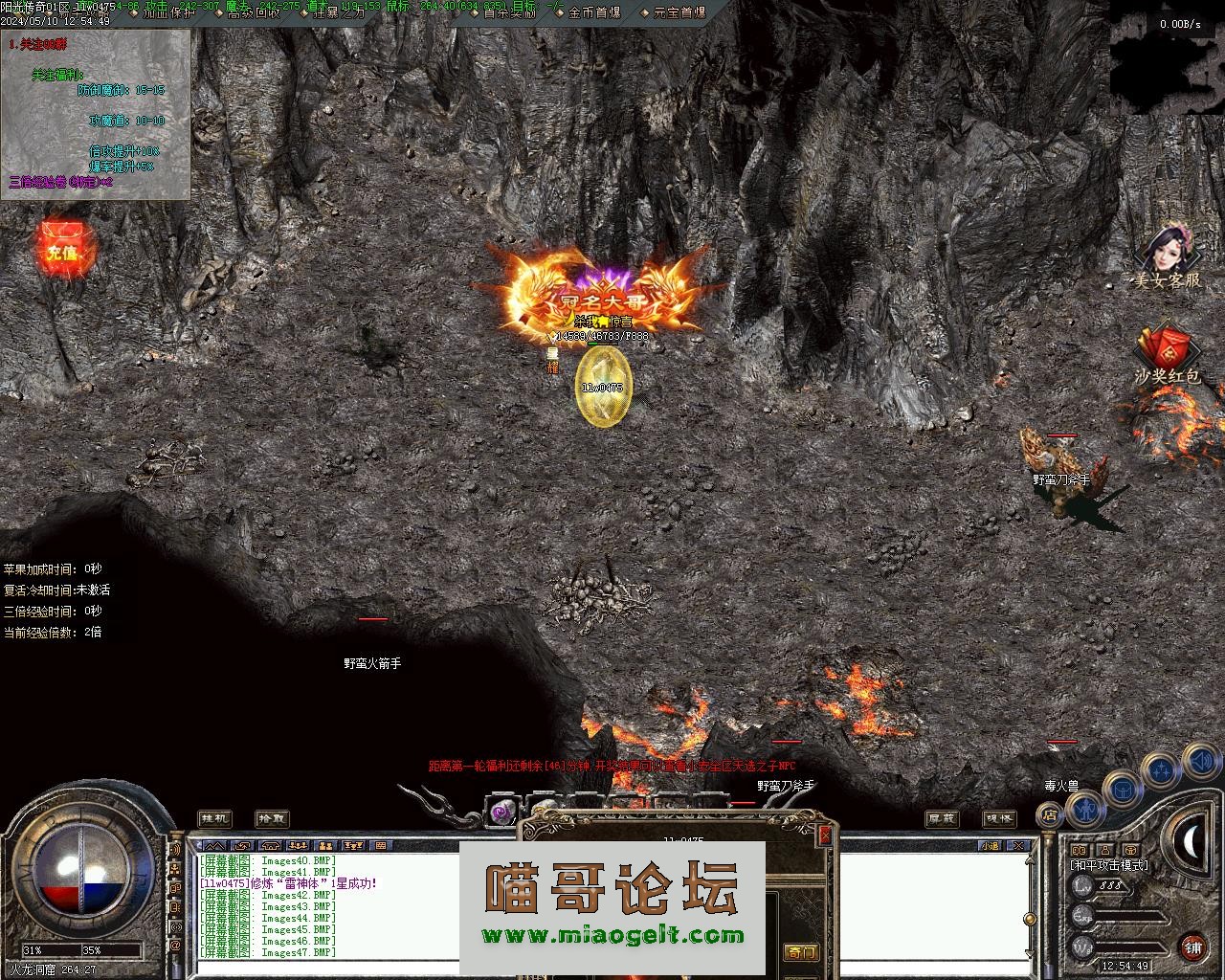
Task: Click the 拾取 pickup button
Action: click(x=271, y=818)
